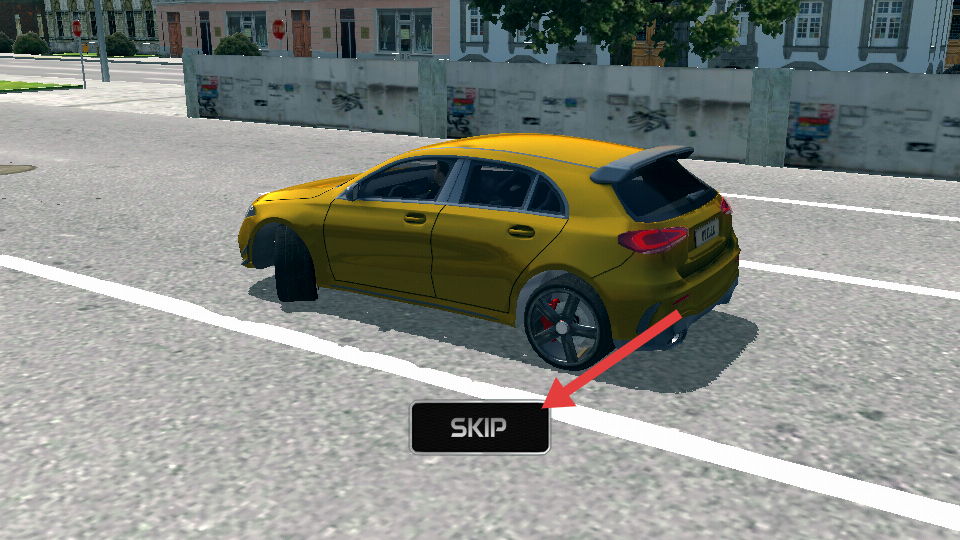Skip the car cutscene

479,428
